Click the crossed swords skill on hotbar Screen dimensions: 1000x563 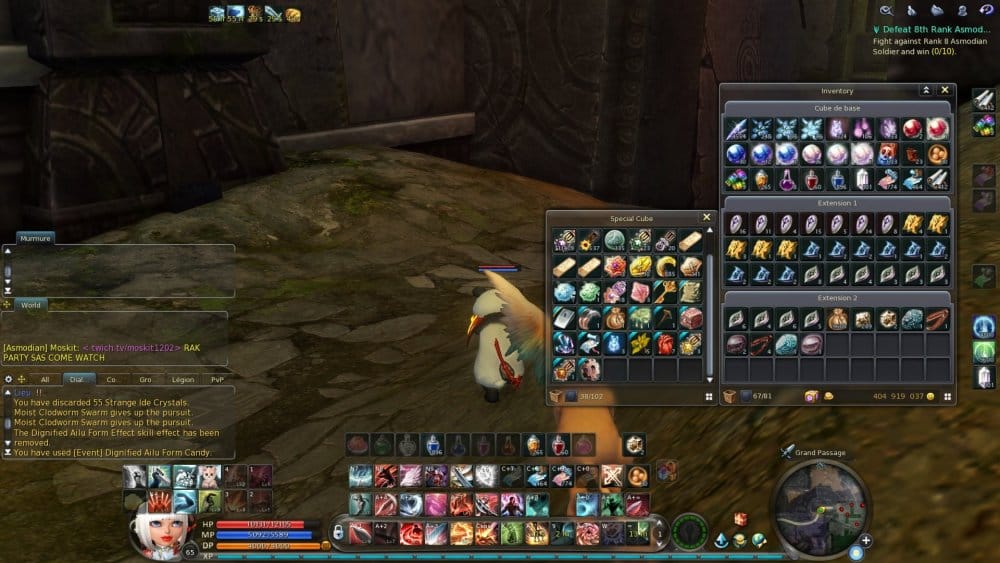point(612,476)
